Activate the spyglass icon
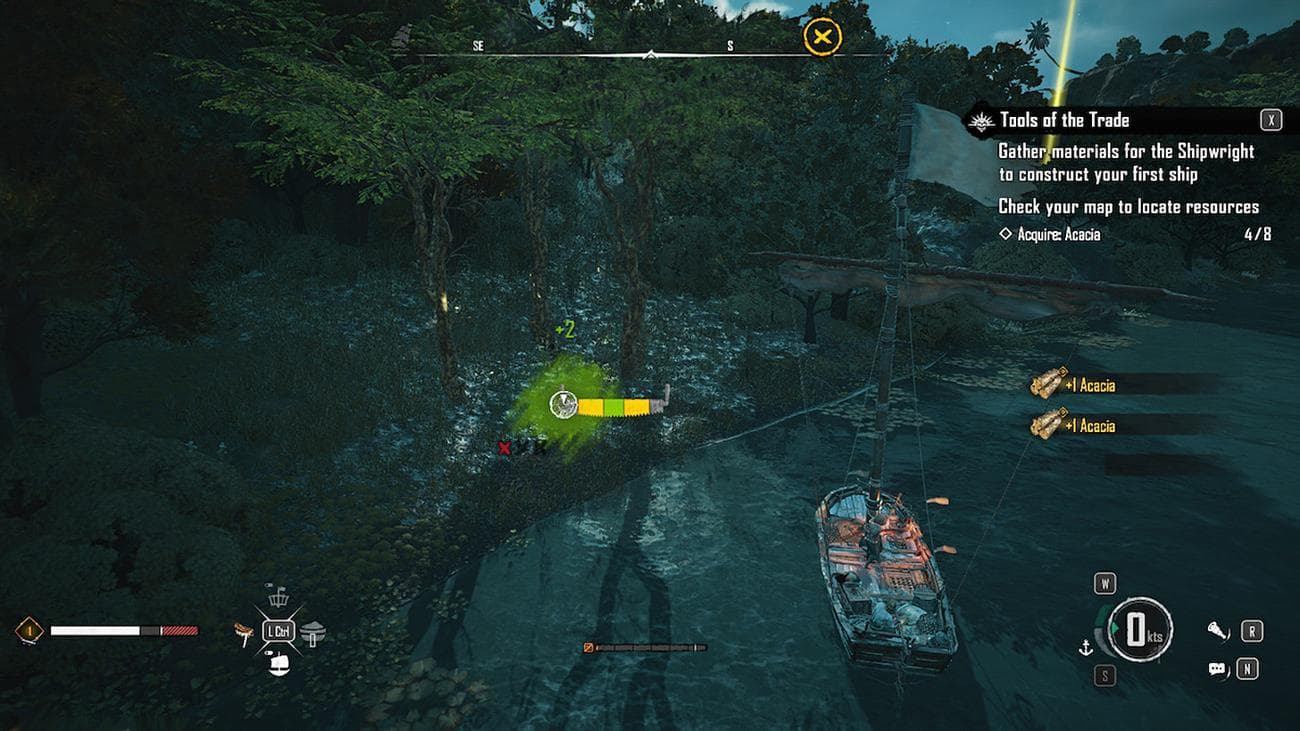 point(1217,630)
